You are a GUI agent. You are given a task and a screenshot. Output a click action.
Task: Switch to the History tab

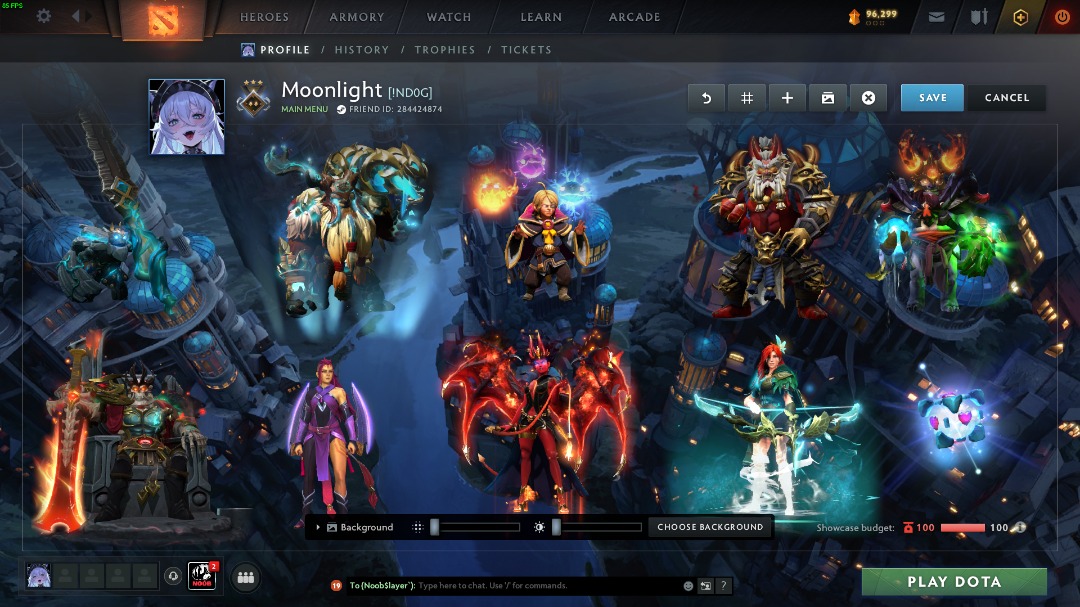coord(362,50)
